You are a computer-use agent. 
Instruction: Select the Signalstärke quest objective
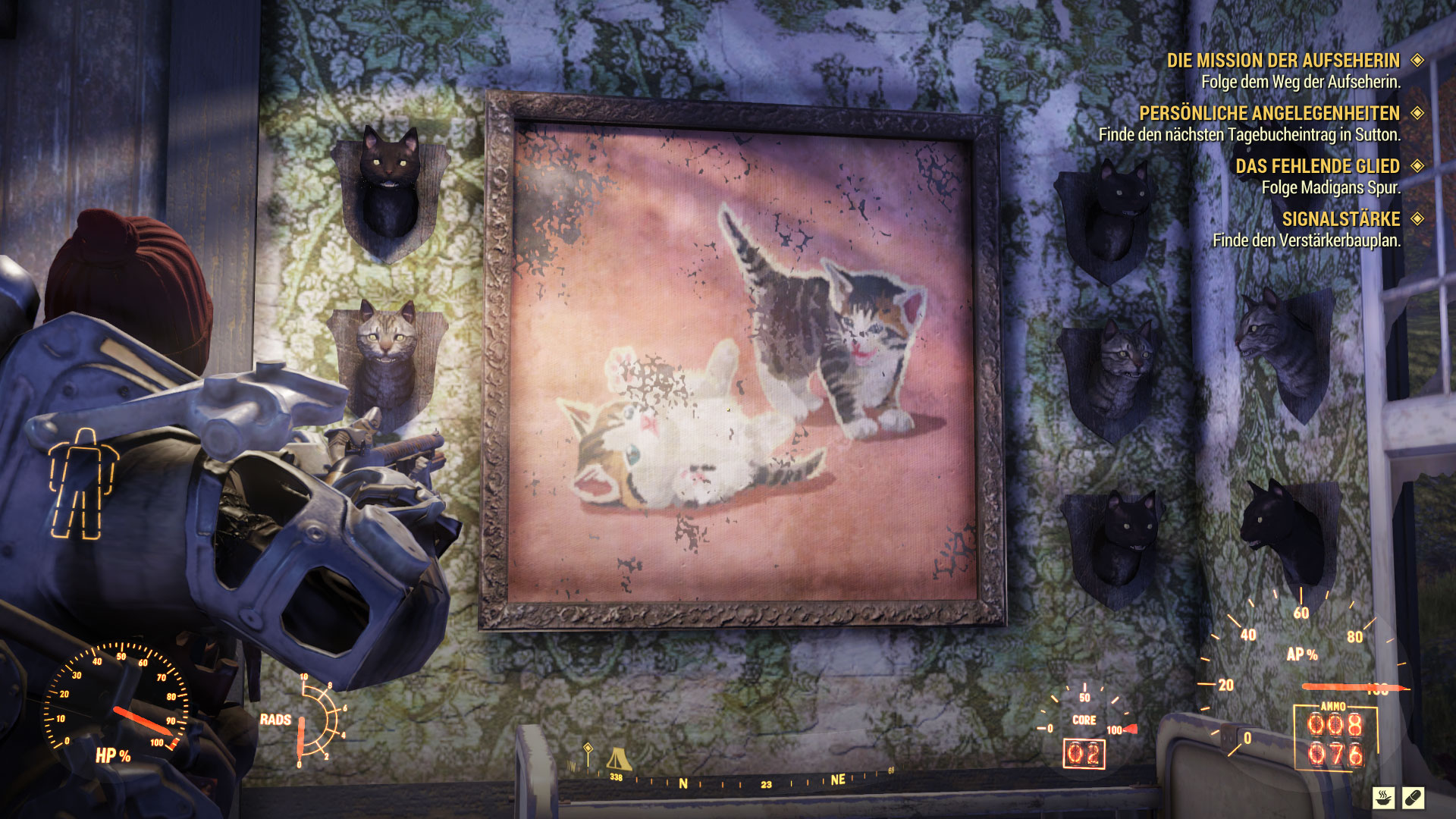point(1341,219)
